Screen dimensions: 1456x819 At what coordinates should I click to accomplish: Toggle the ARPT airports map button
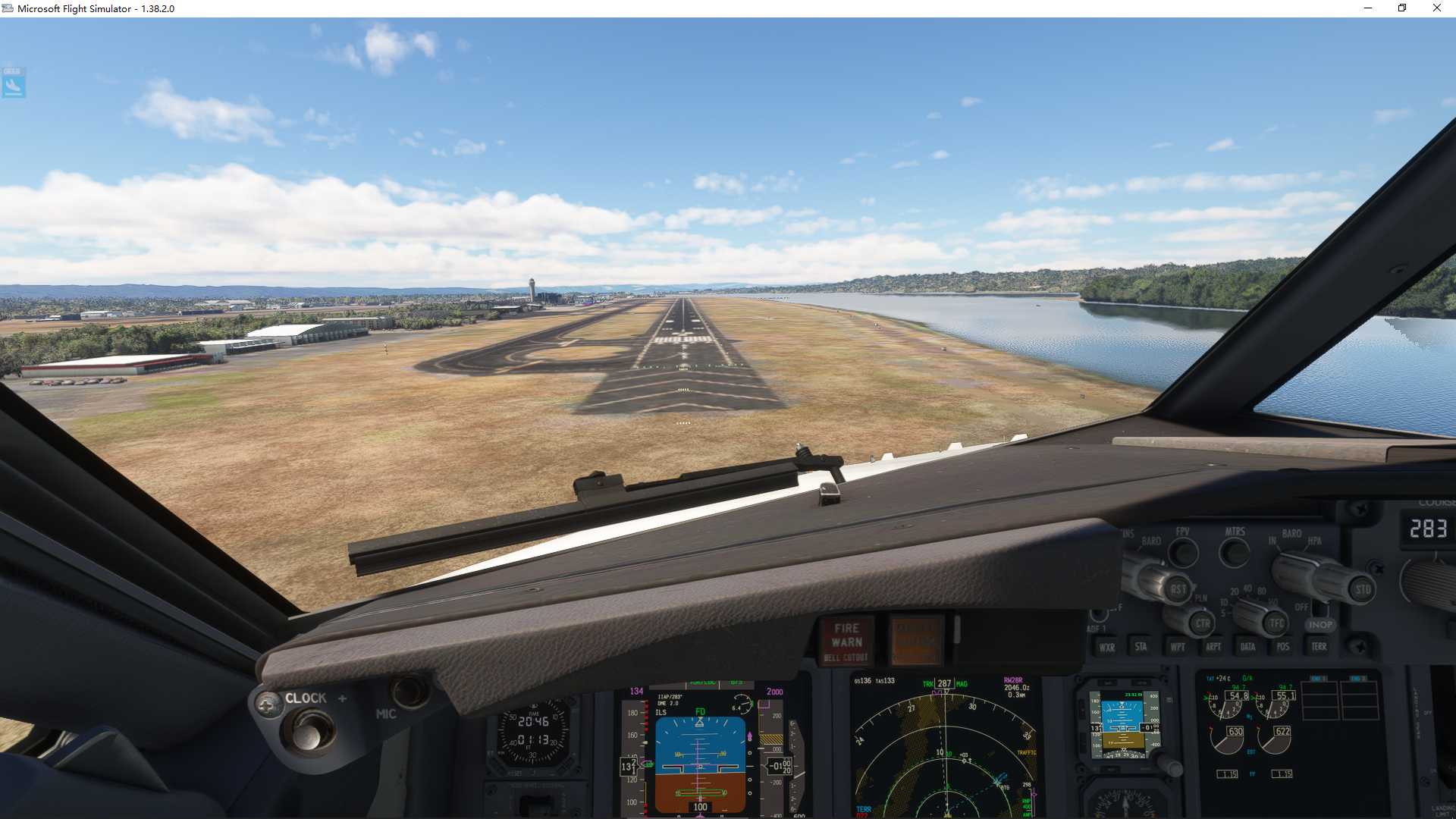1213,647
